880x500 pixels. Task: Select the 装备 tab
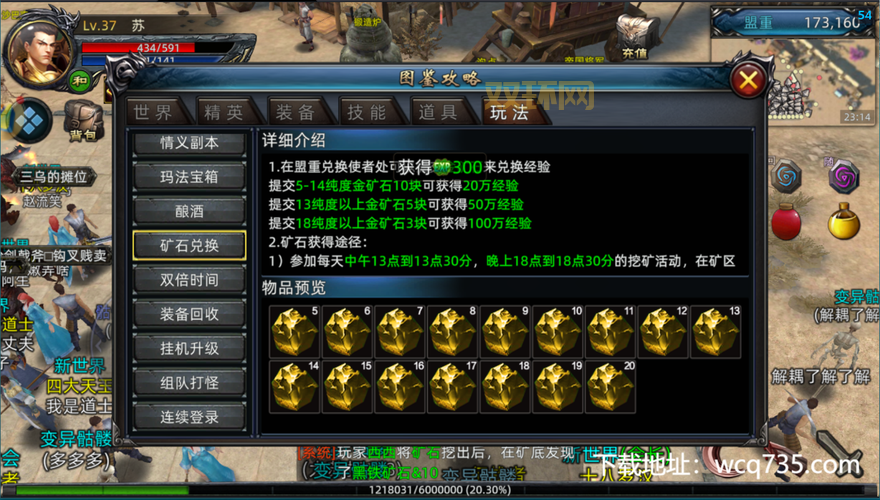(x=295, y=112)
